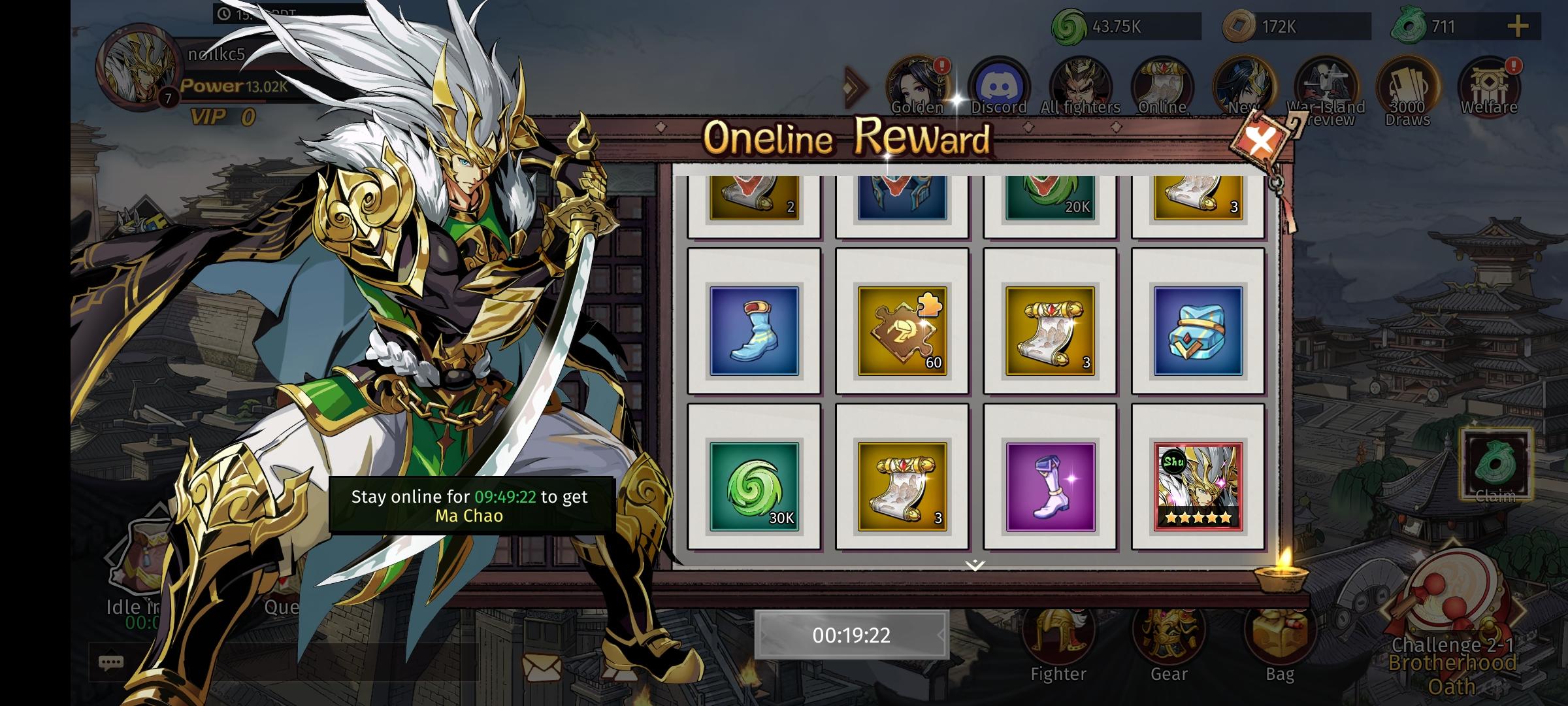Open the New events icon
Screen dimensions: 1568x706
tap(1243, 84)
